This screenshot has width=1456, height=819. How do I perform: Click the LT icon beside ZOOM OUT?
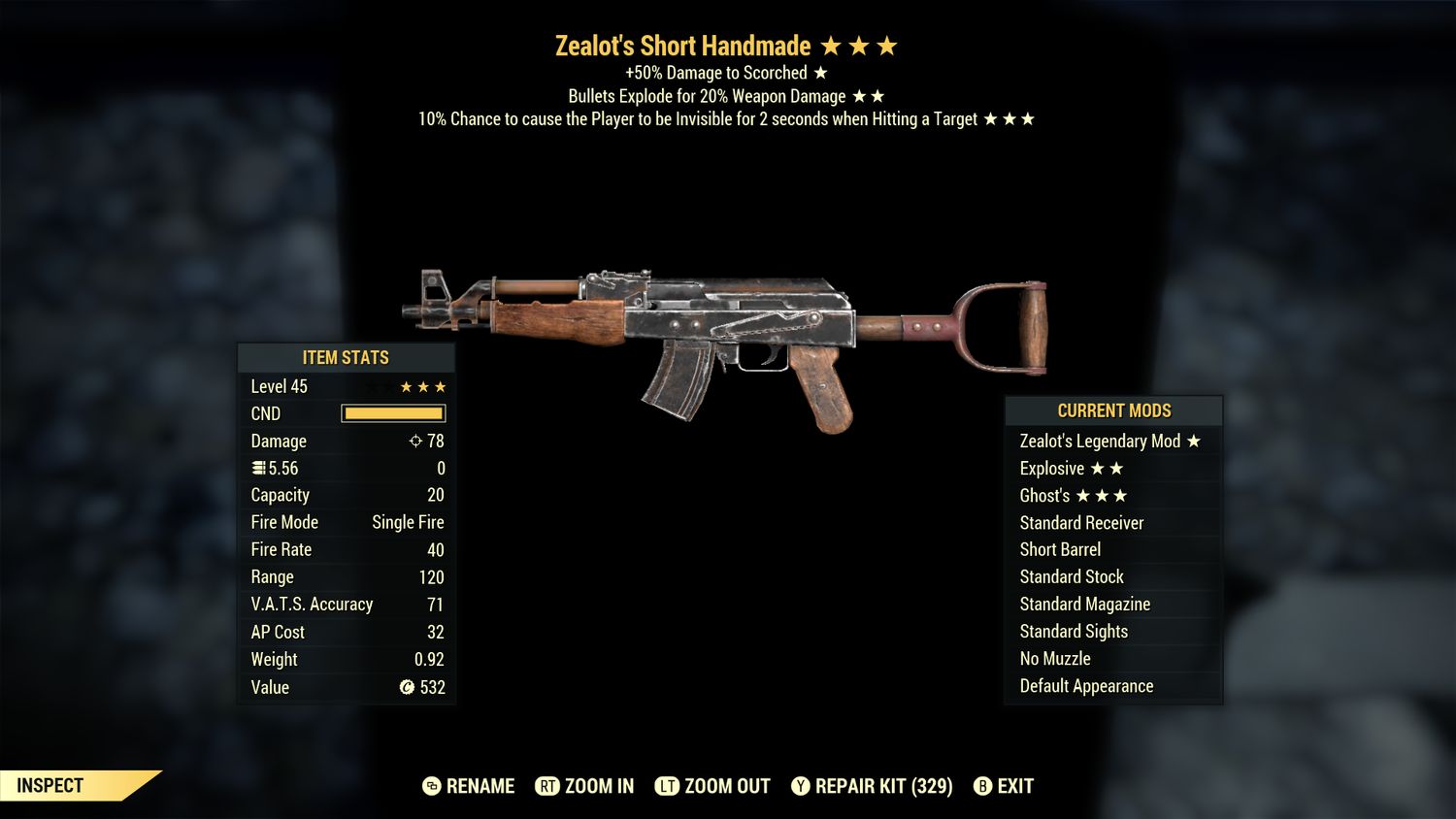pos(668,787)
